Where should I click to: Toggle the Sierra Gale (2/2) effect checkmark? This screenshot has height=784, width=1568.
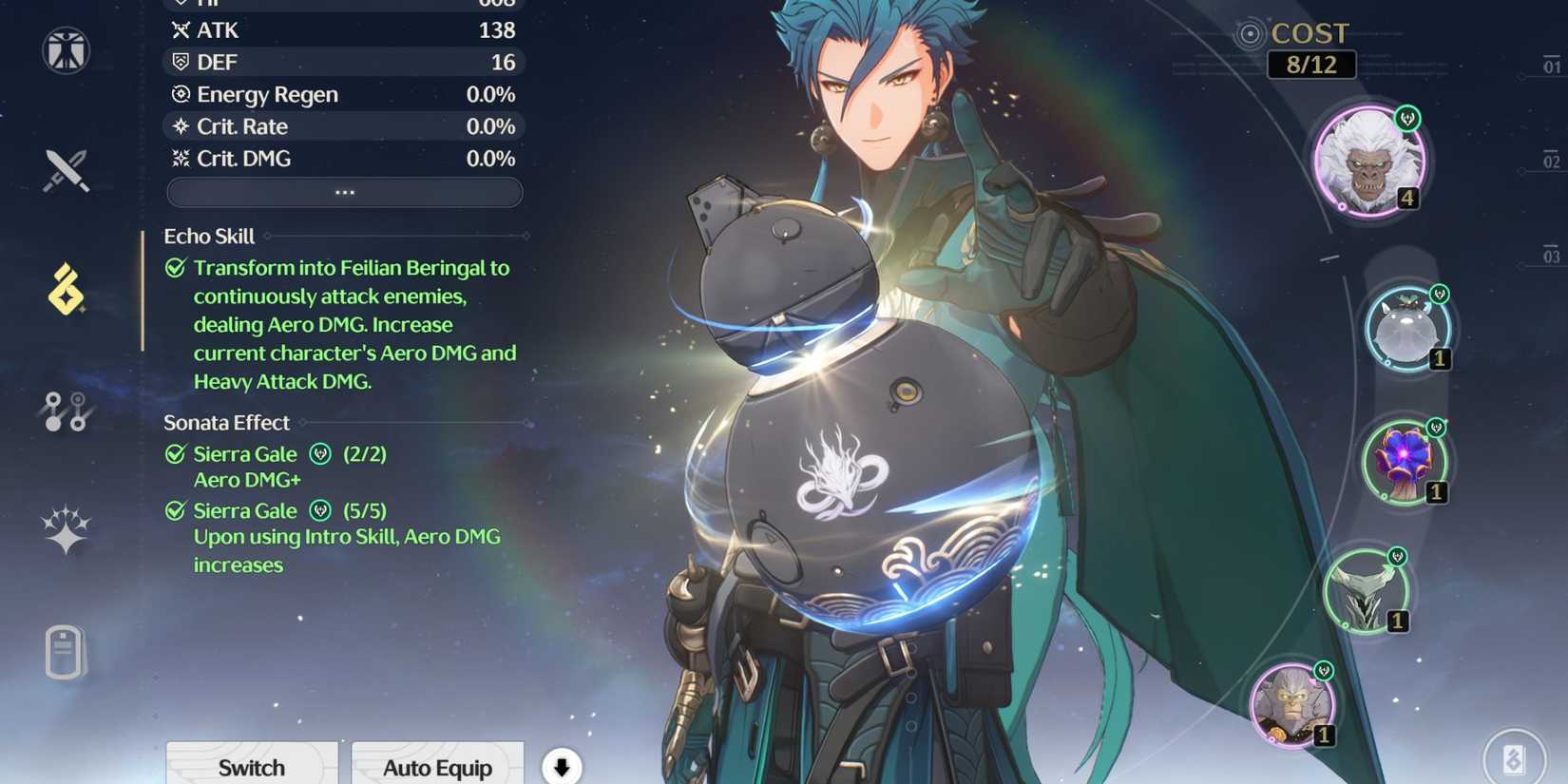[x=175, y=453]
